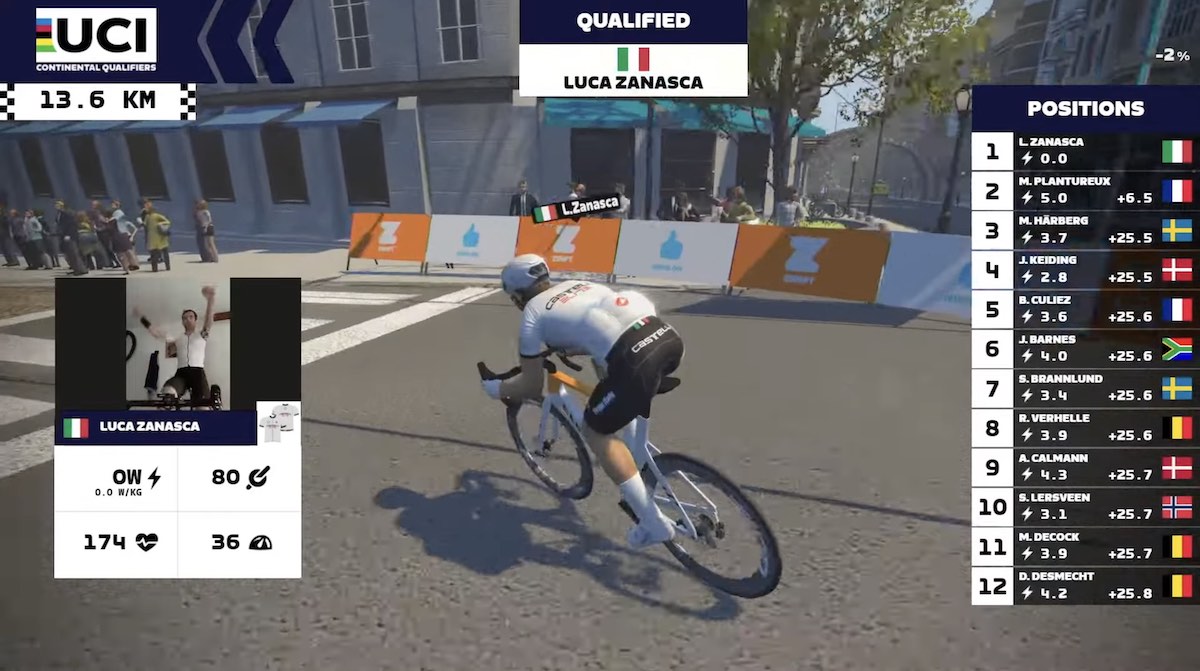Click A. Calmann's position row
This screenshot has width=1200, height=671.
point(1084,467)
